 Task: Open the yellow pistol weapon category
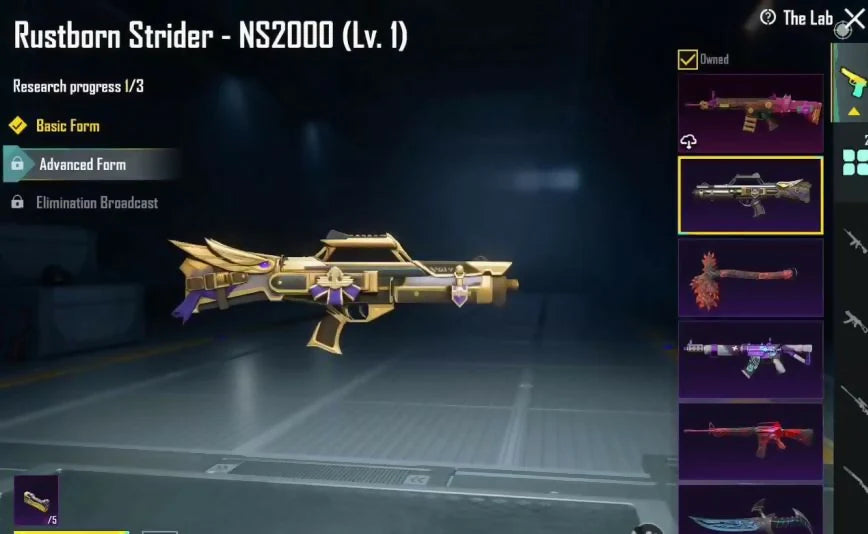pyautogui.click(x=853, y=81)
